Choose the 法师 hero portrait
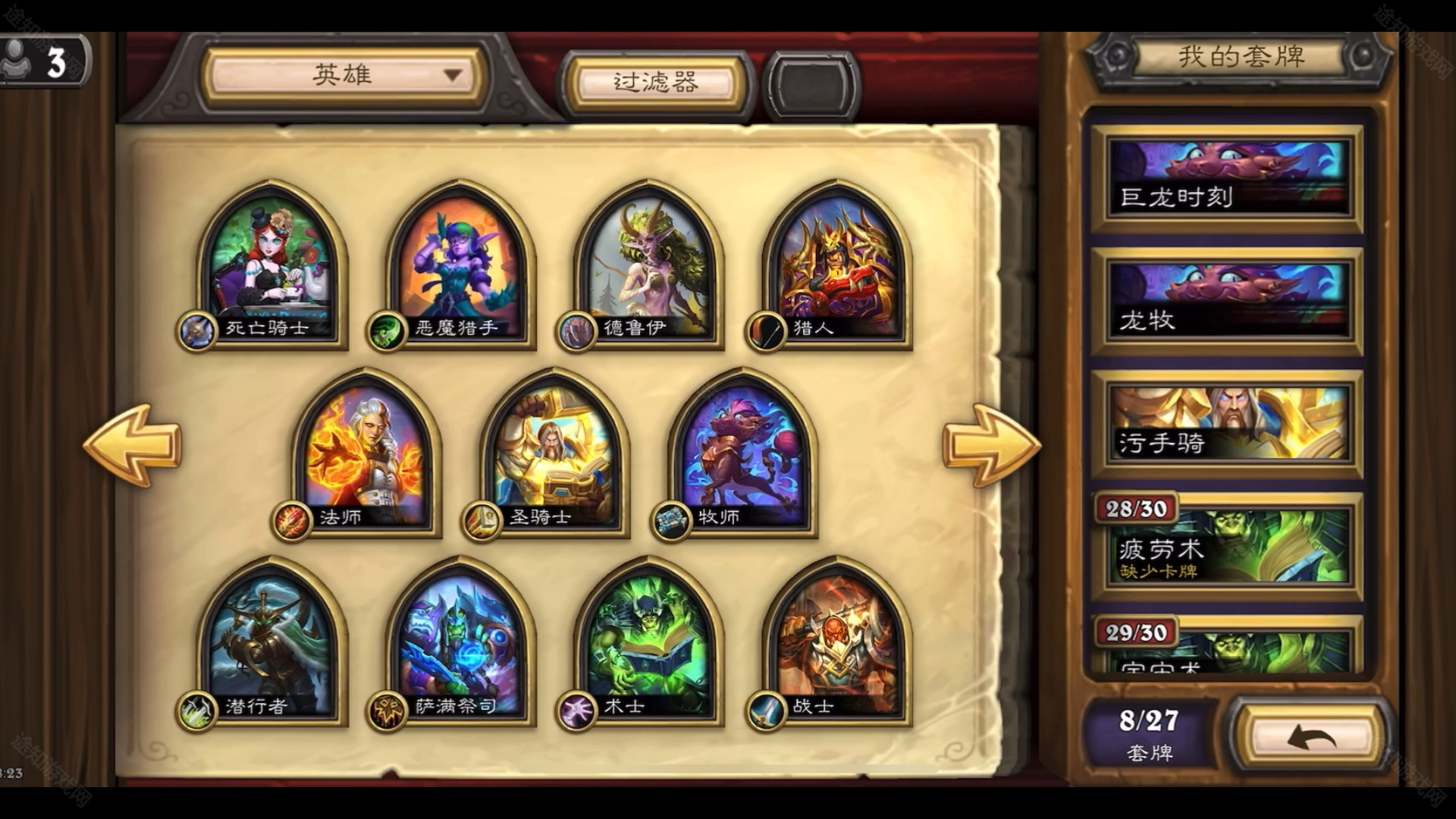The image size is (1456, 819). (366, 451)
